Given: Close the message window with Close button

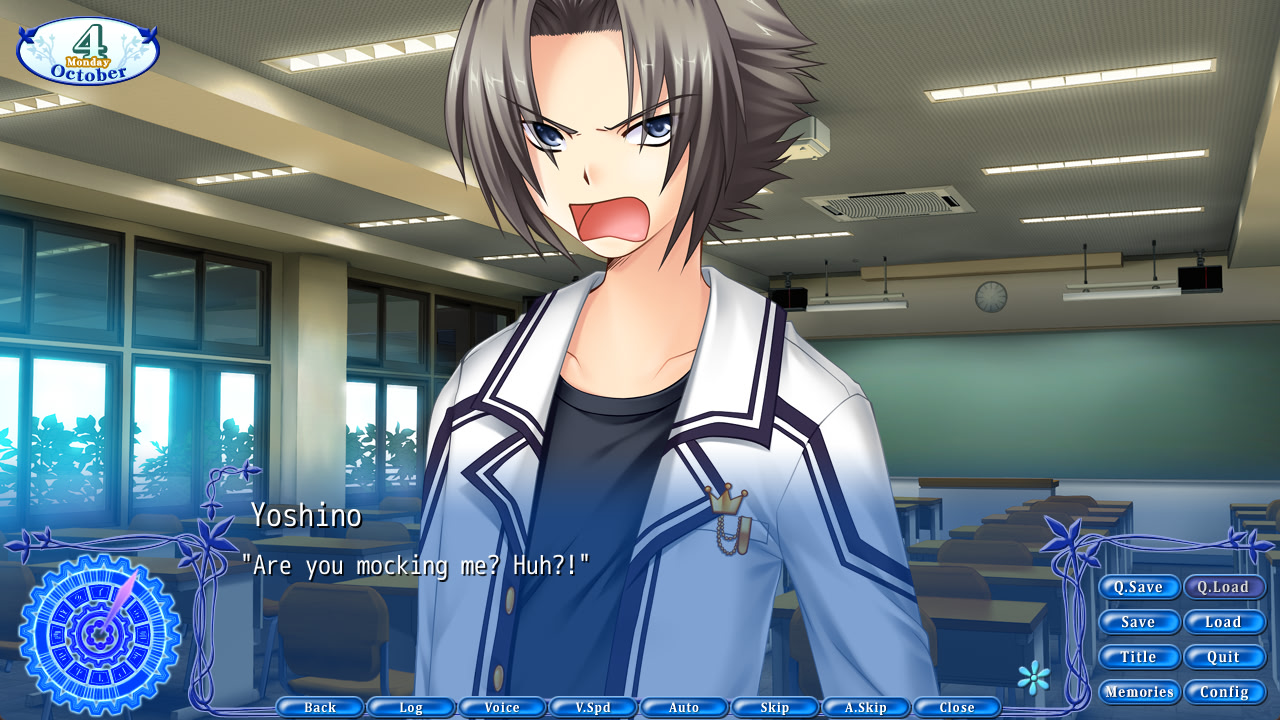Looking at the screenshot, I should tap(957, 706).
